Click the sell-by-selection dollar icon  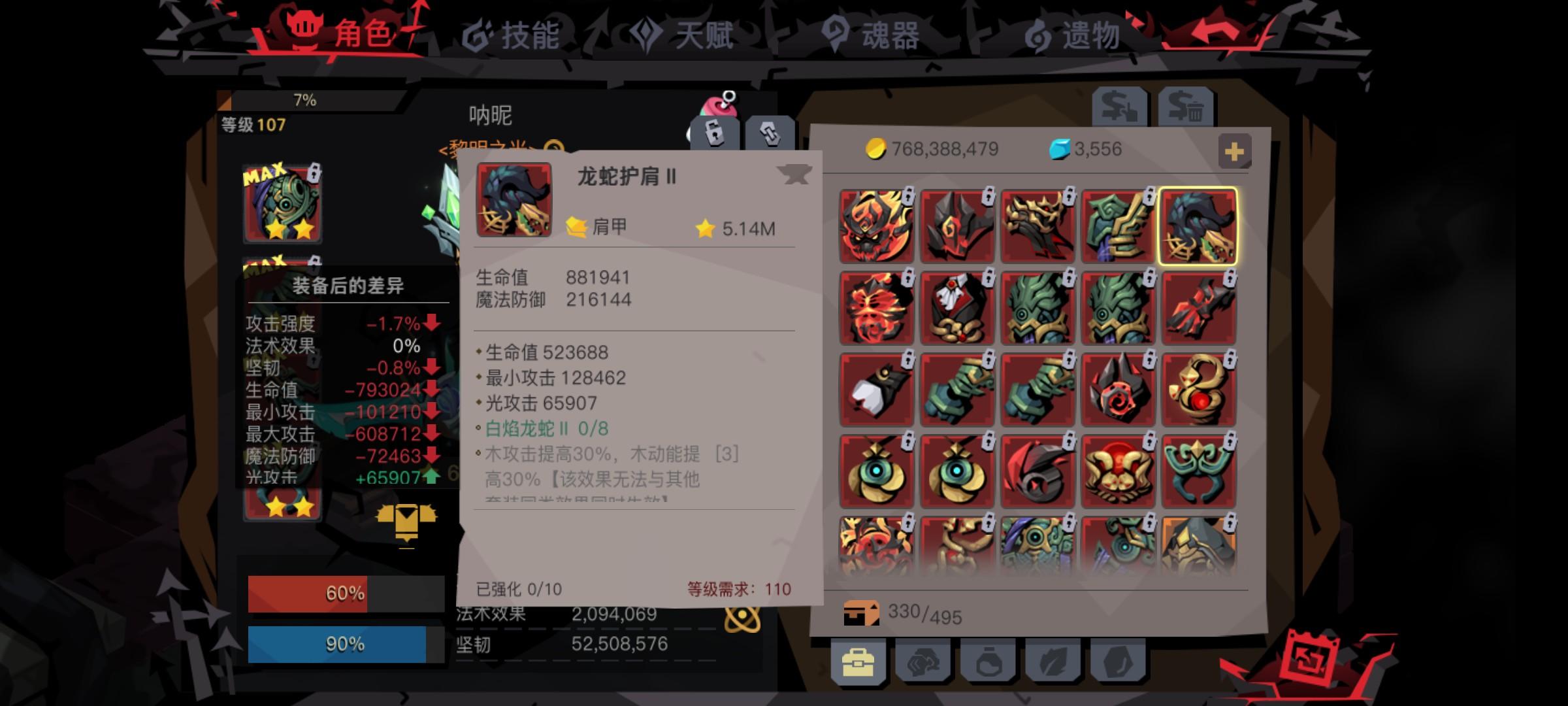tap(1119, 107)
